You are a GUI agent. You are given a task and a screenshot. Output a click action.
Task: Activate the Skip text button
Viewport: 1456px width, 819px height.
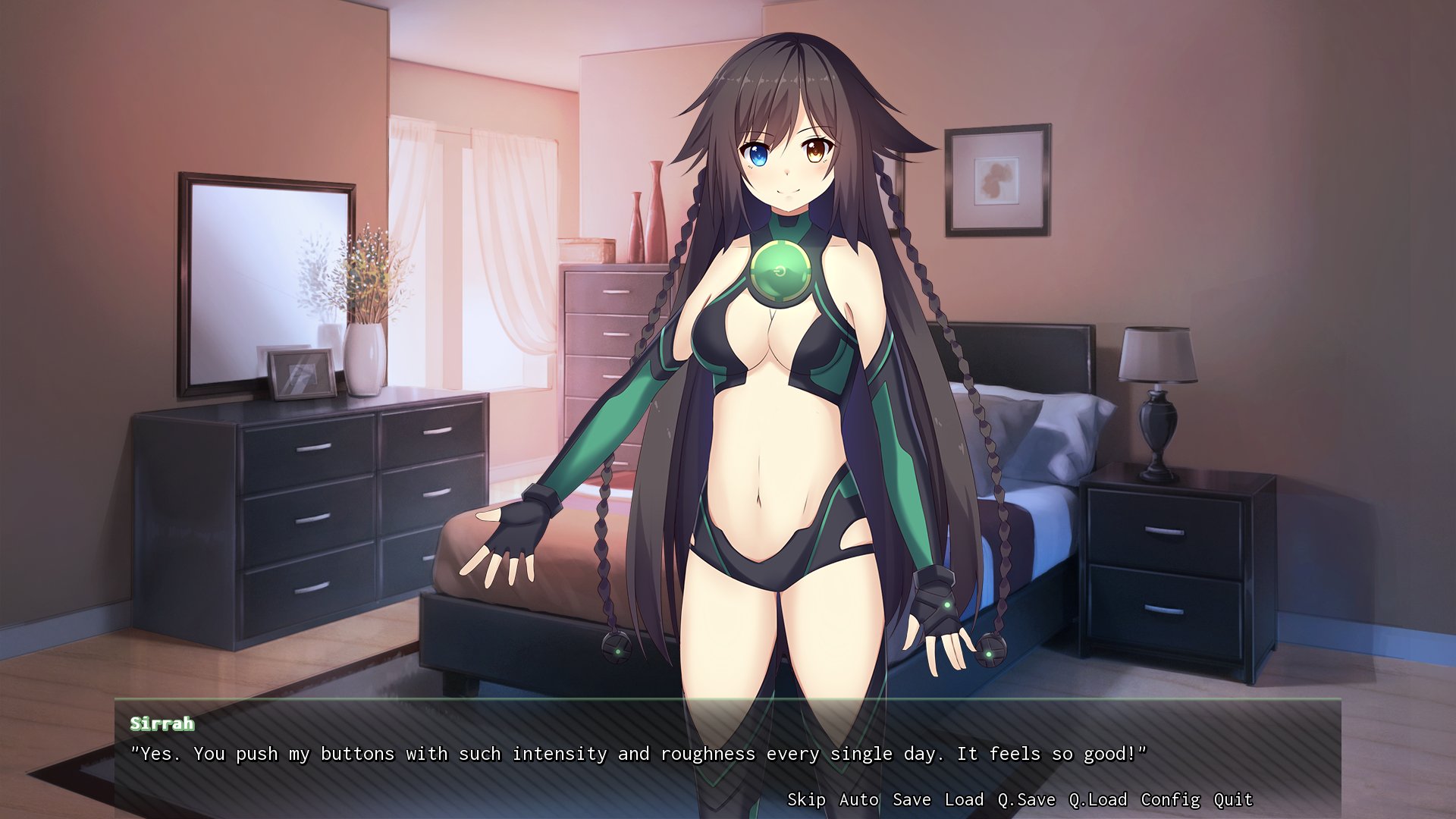tap(806, 799)
